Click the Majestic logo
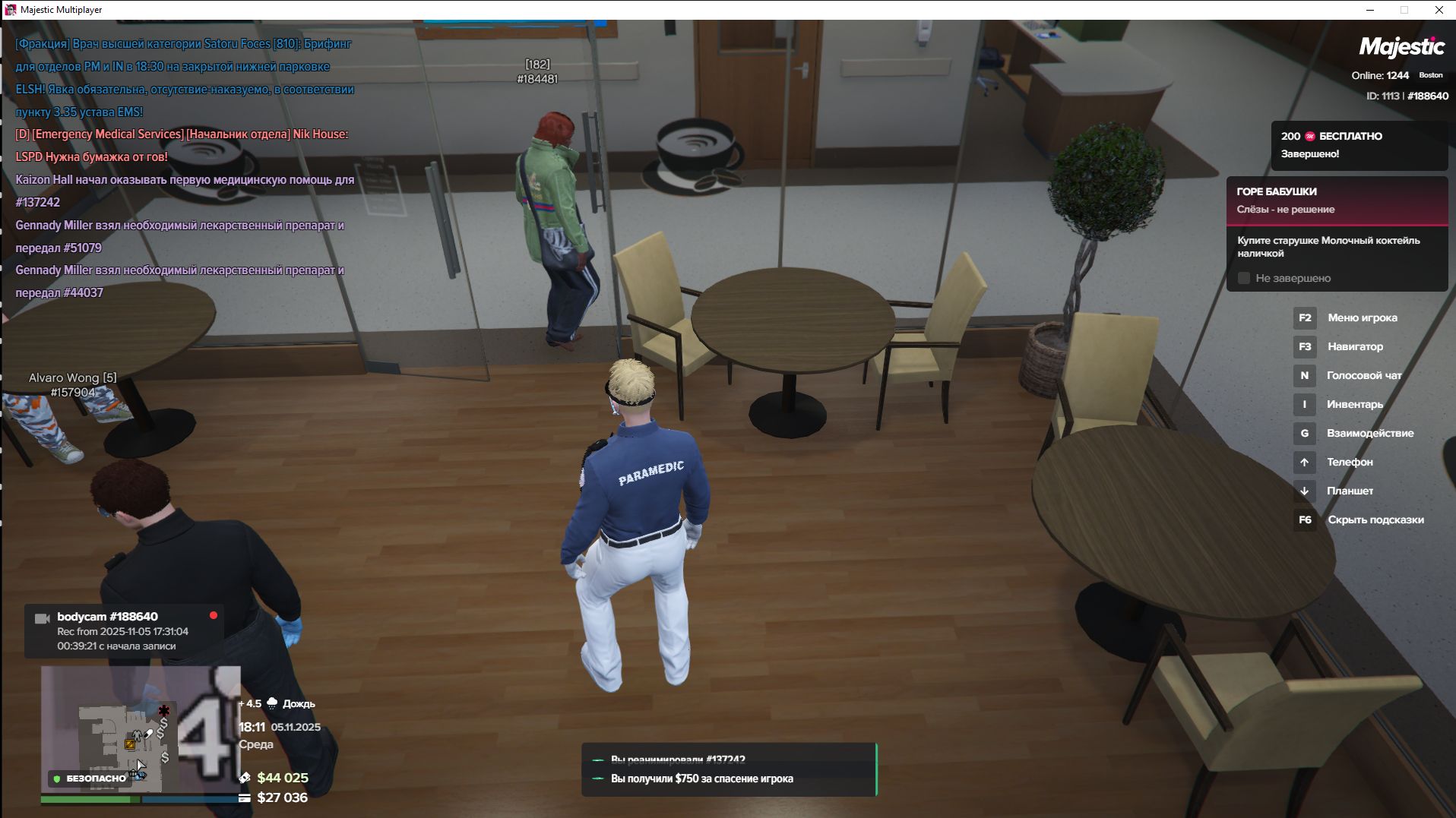This screenshot has width=1456, height=818. tap(1401, 47)
